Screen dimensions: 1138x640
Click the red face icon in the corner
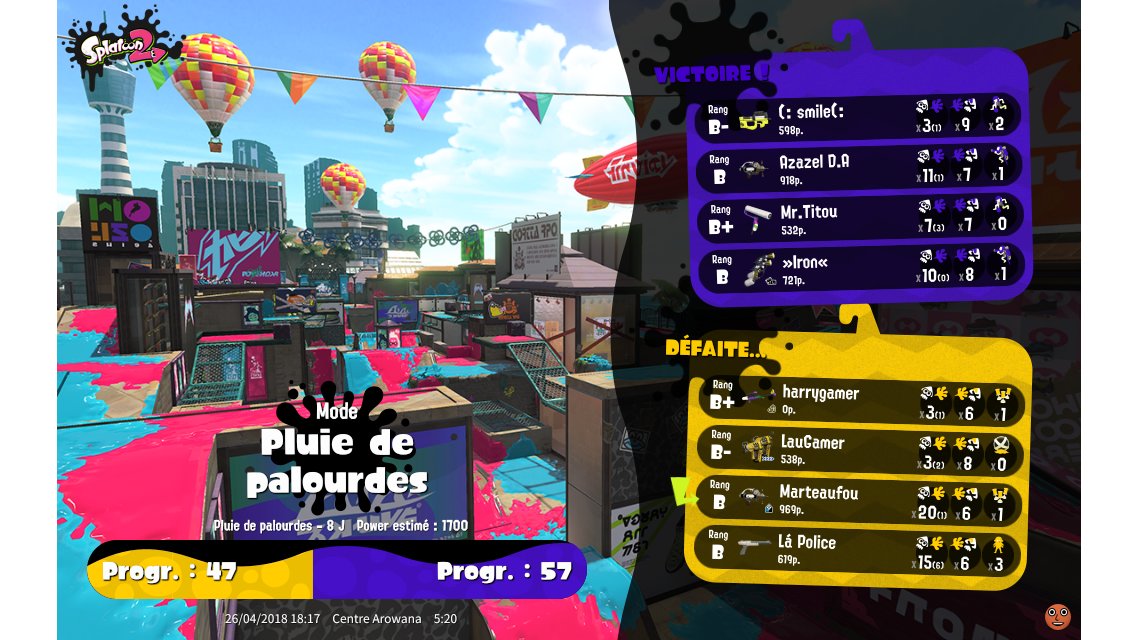coord(1057,616)
